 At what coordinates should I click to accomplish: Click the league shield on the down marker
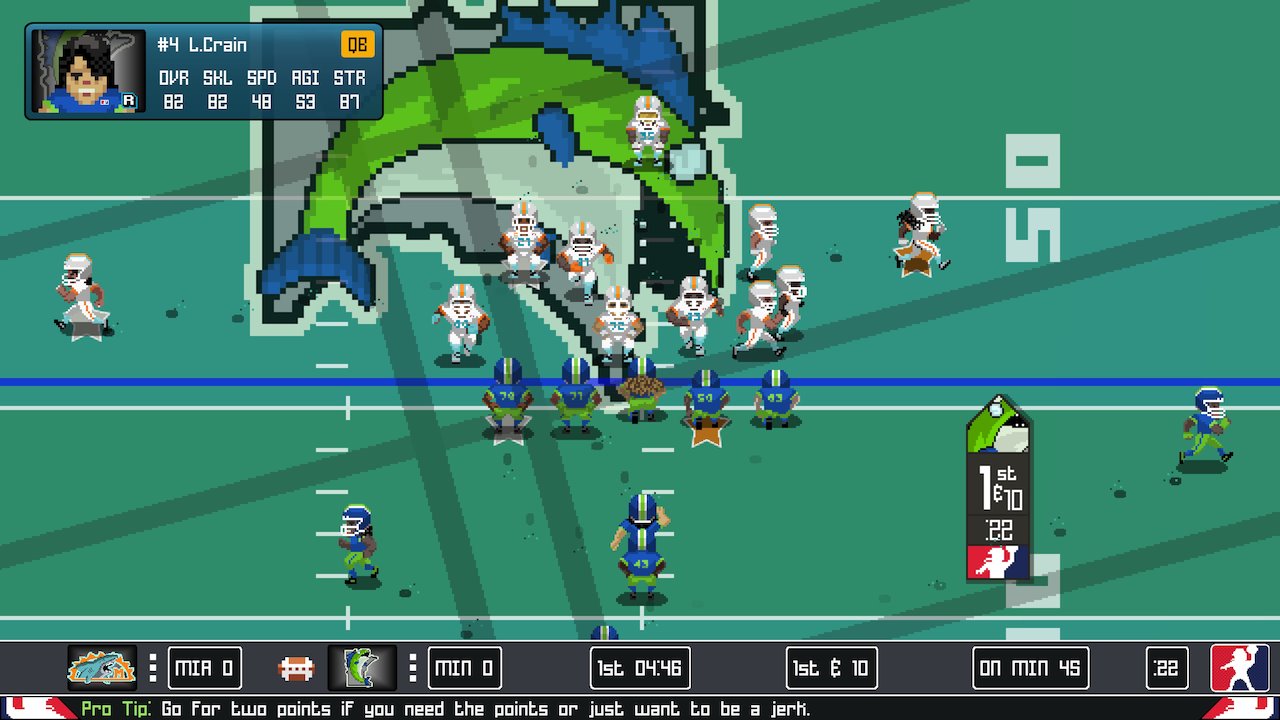coord(997,560)
